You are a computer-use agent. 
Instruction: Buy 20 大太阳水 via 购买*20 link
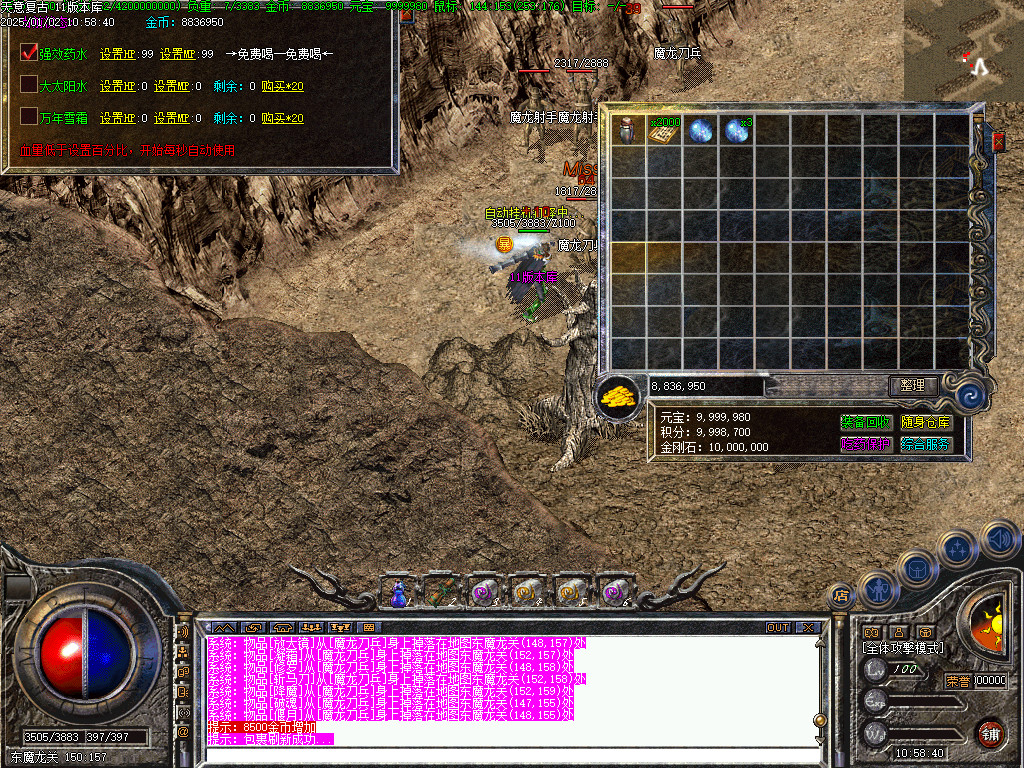[x=282, y=87]
